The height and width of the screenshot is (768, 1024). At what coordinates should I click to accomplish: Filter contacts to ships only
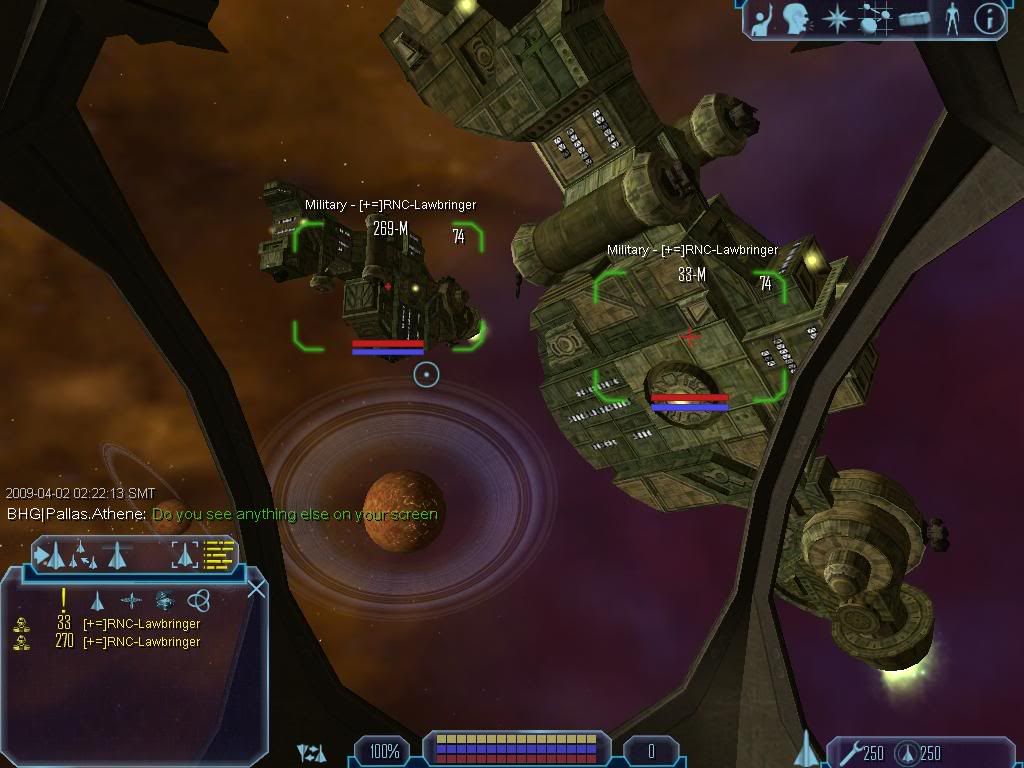[x=97, y=600]
